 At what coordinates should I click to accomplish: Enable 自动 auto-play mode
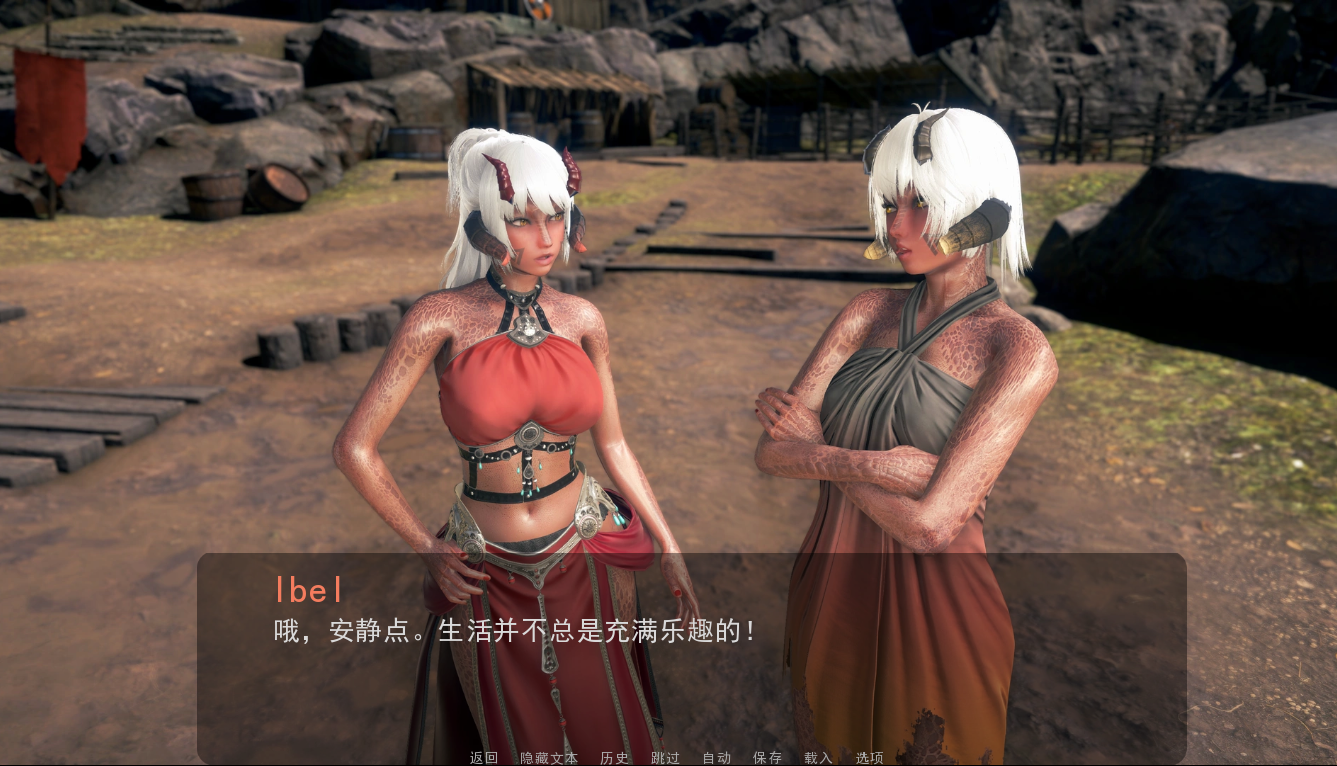717,758
